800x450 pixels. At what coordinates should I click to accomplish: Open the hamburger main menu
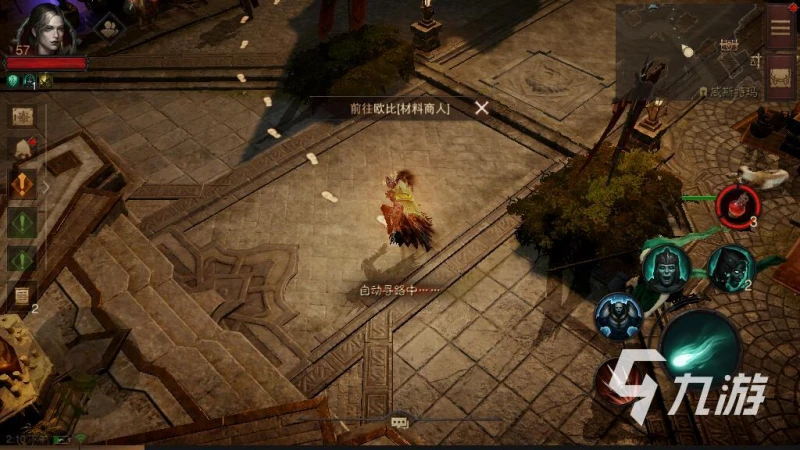click(x=781, y=27)
